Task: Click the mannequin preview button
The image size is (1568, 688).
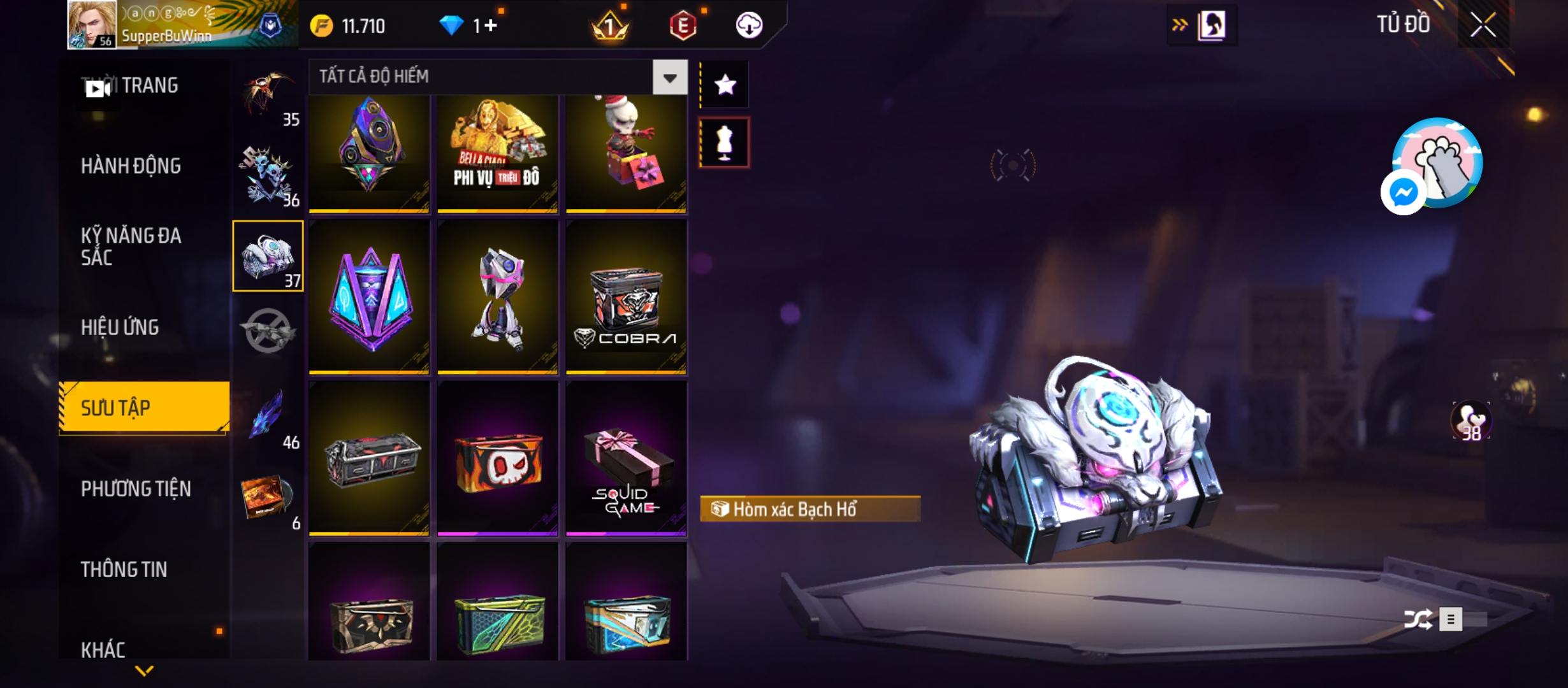Action: (725, 143)
